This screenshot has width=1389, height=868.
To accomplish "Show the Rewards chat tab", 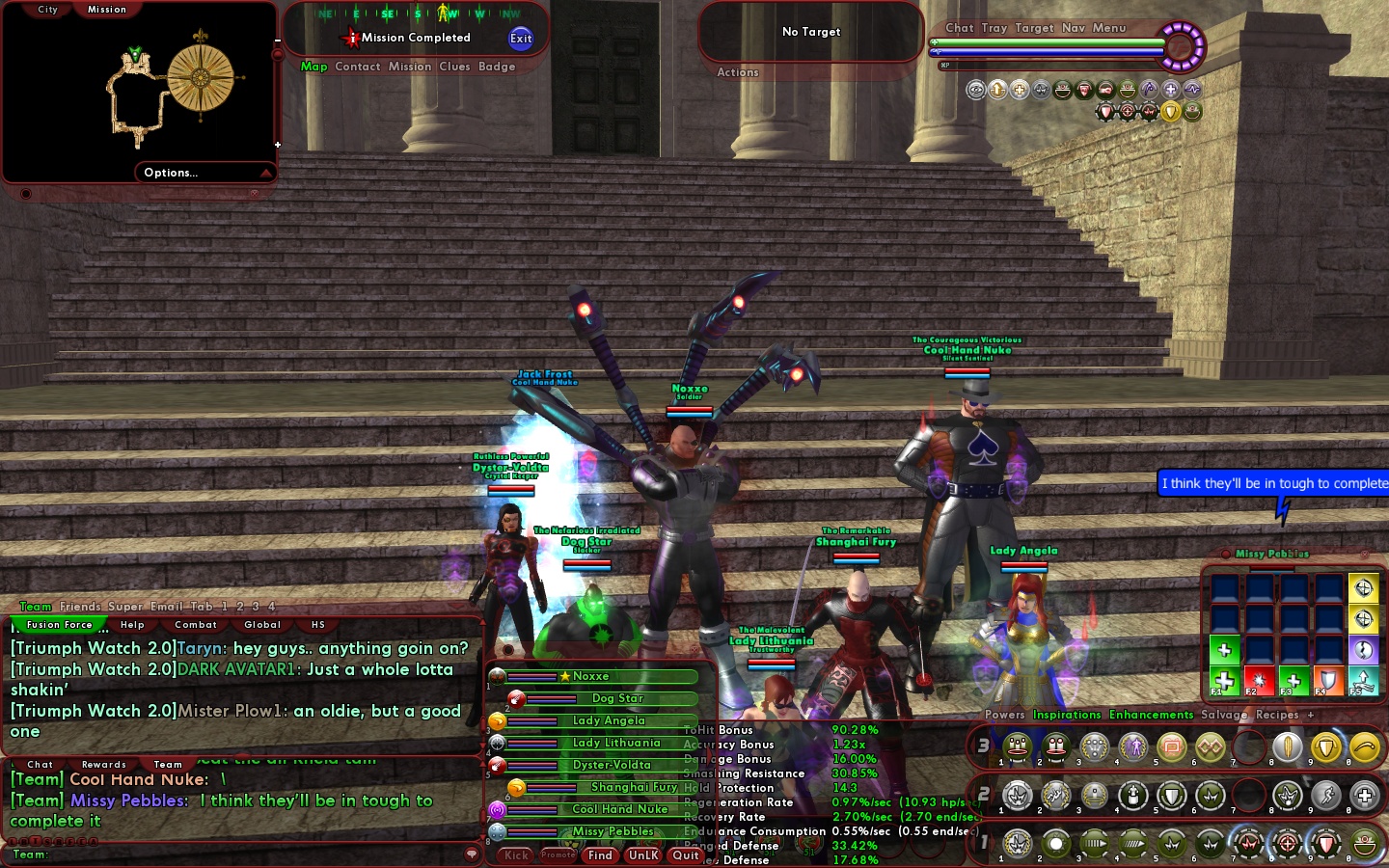I will 104,765.
